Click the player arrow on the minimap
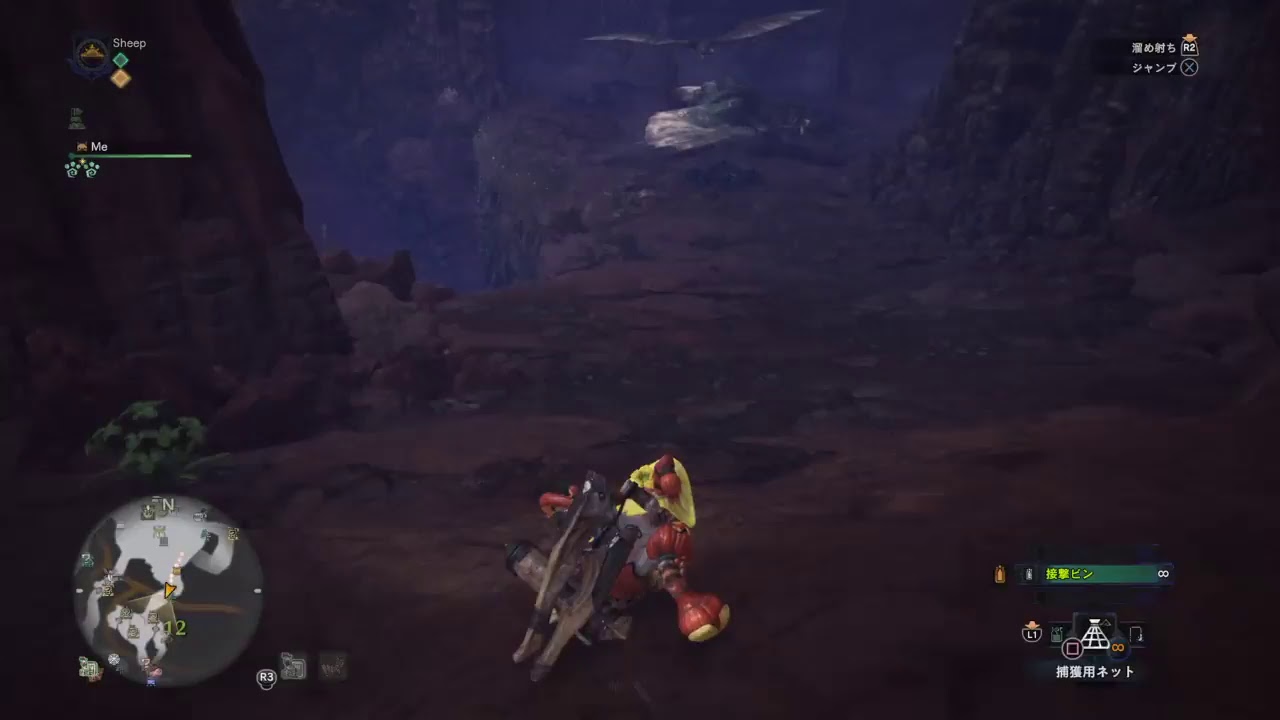This screenshot has width=1280, height=720. point(168,590)
